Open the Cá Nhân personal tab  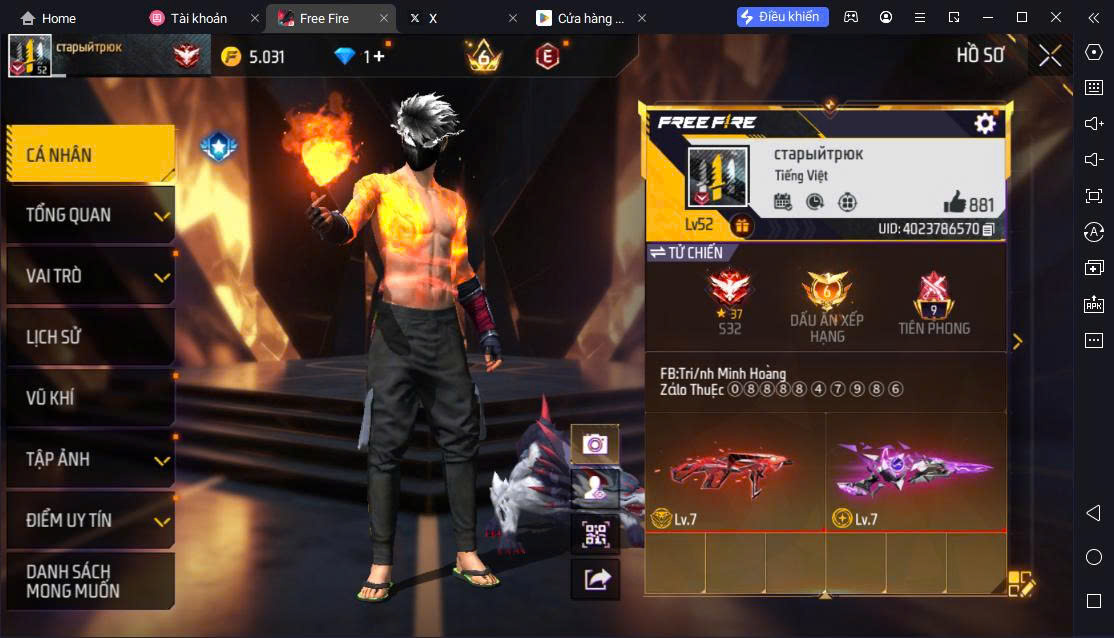point(90,154)
